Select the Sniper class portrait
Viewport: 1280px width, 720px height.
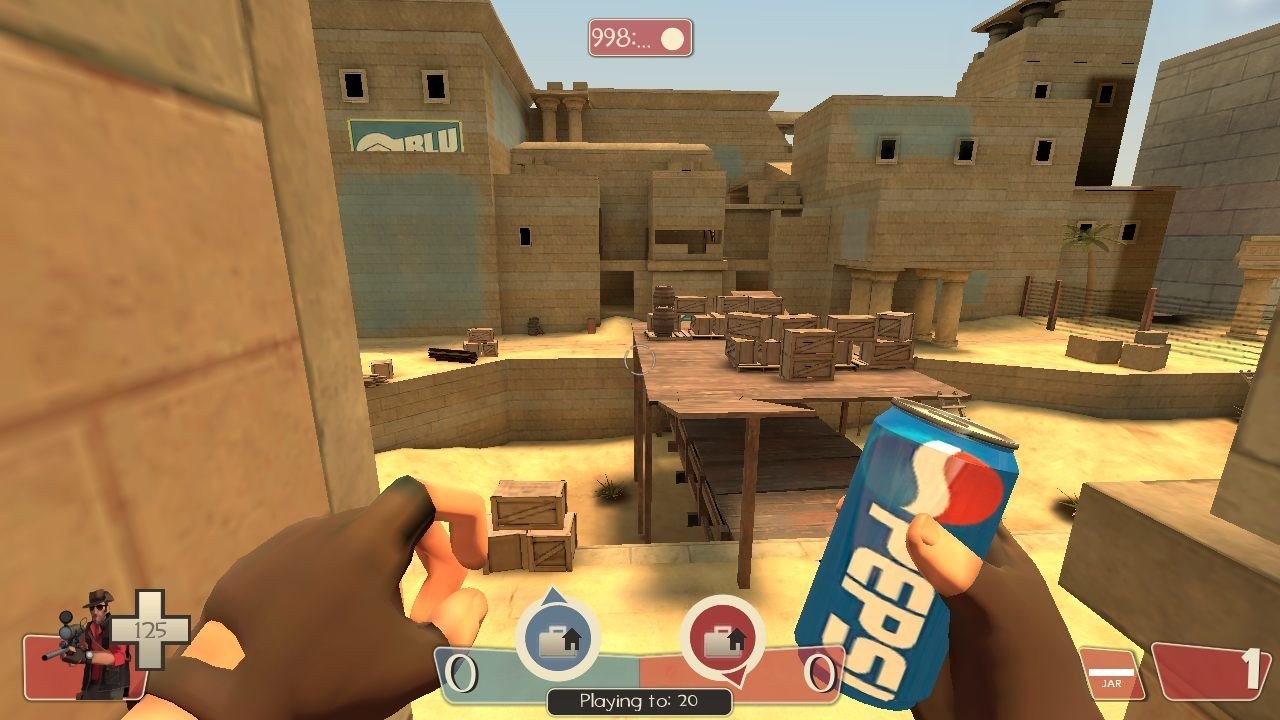[x=95, y=645]
